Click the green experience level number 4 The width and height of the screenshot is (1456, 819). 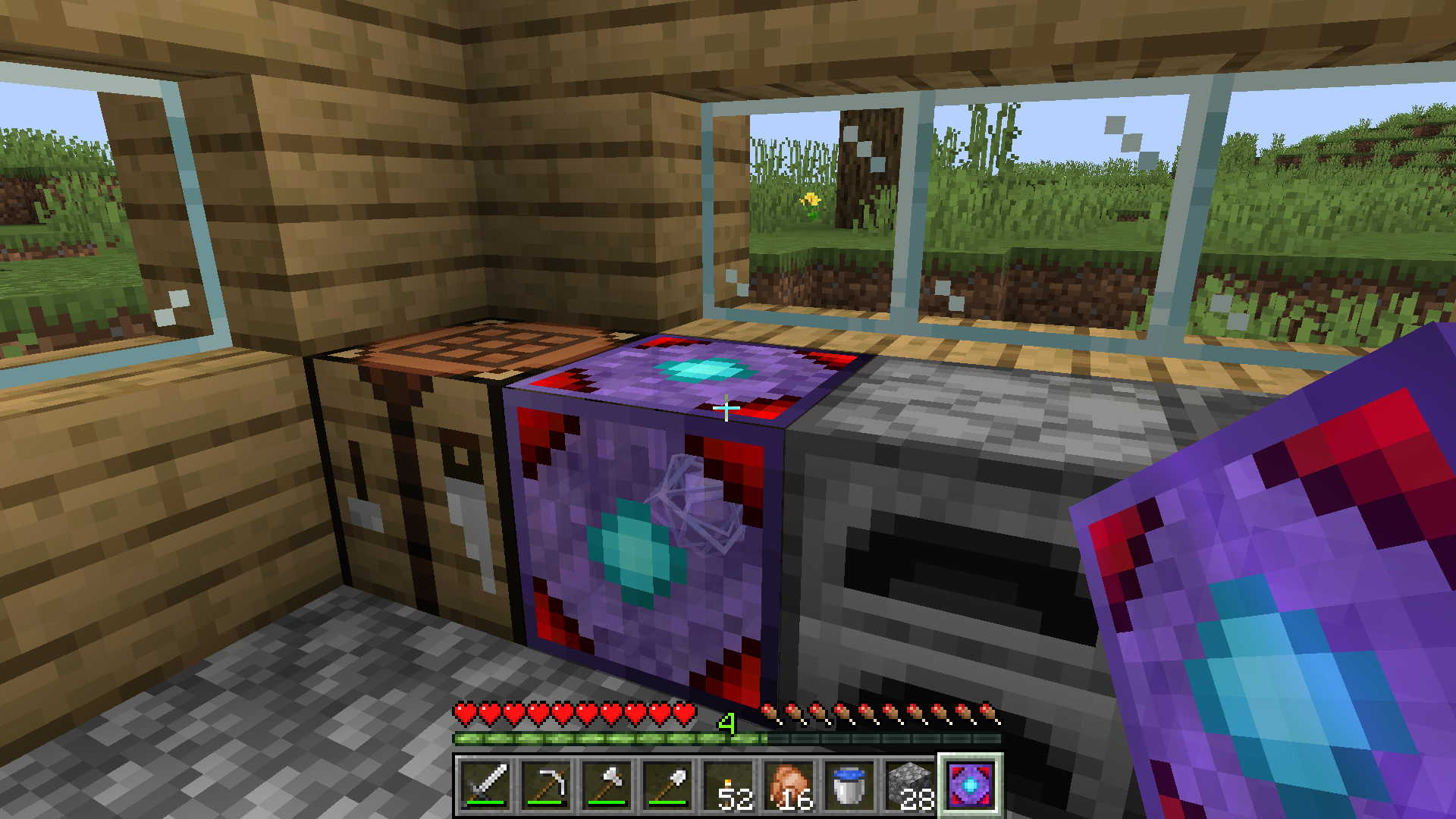(726, 723)
